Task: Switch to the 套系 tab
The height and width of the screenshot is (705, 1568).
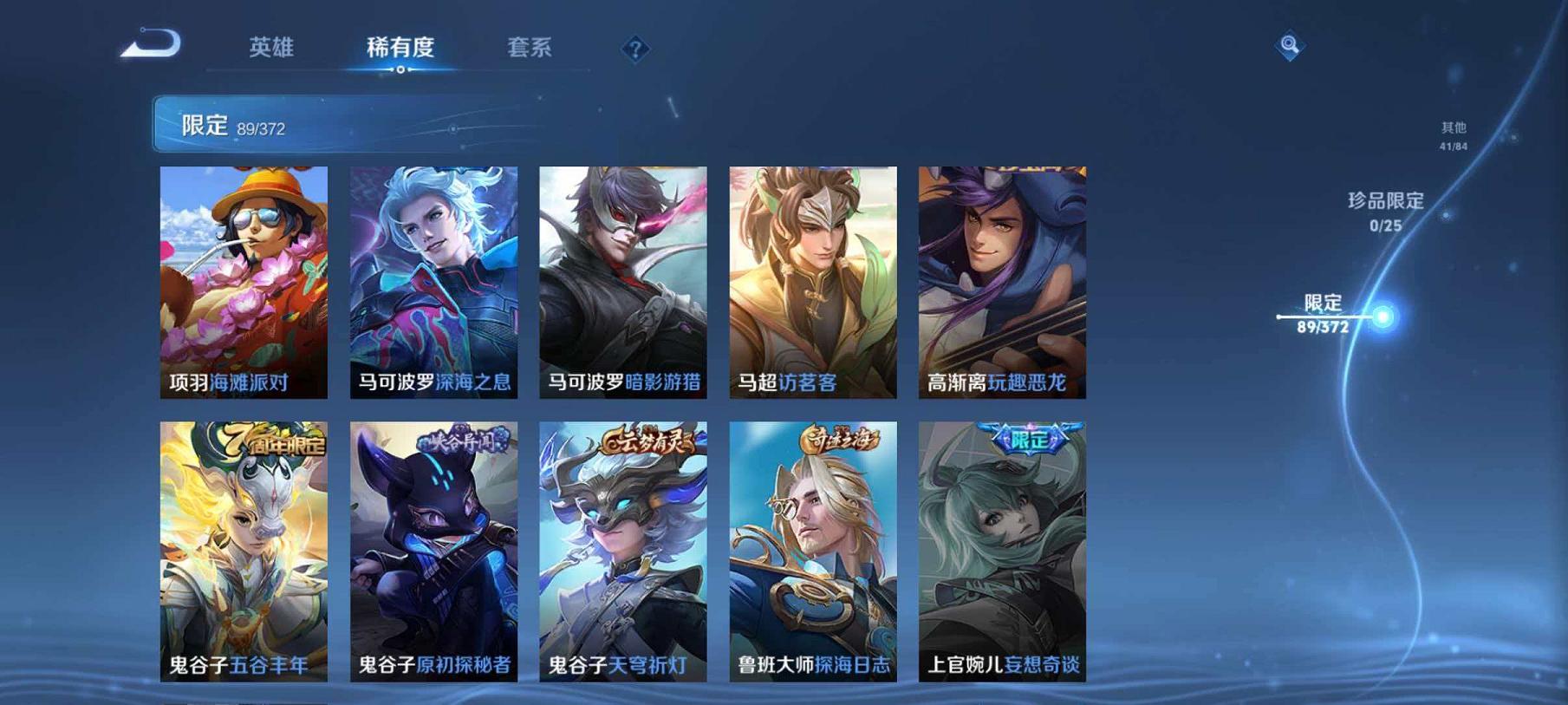Action: tap(531, 49)
